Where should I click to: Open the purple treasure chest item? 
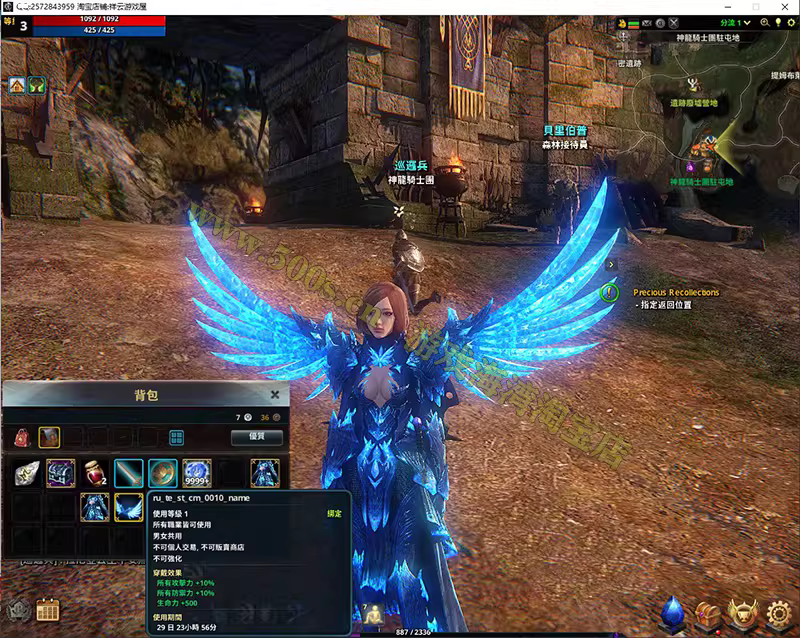pos(61,473)
